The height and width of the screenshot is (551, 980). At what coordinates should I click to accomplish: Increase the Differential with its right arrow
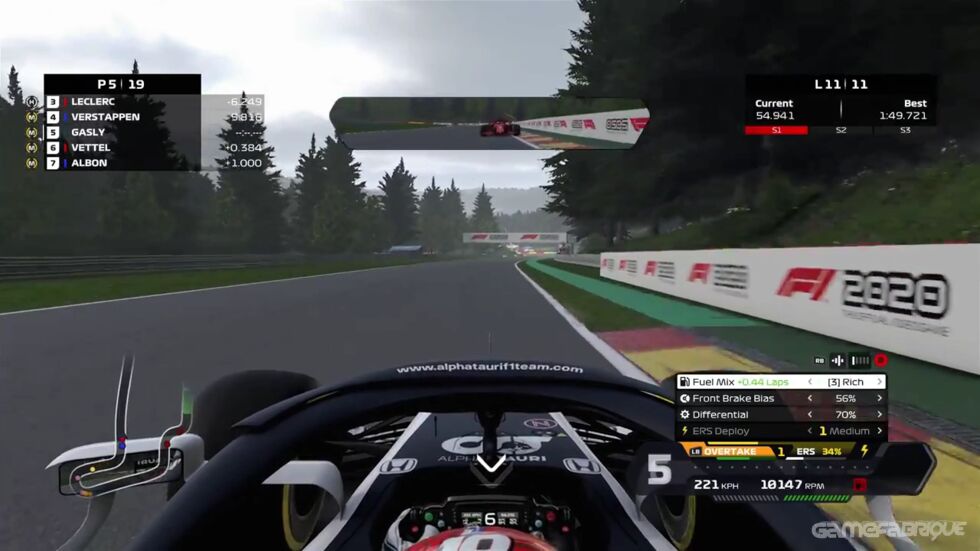tap(880, 414)
